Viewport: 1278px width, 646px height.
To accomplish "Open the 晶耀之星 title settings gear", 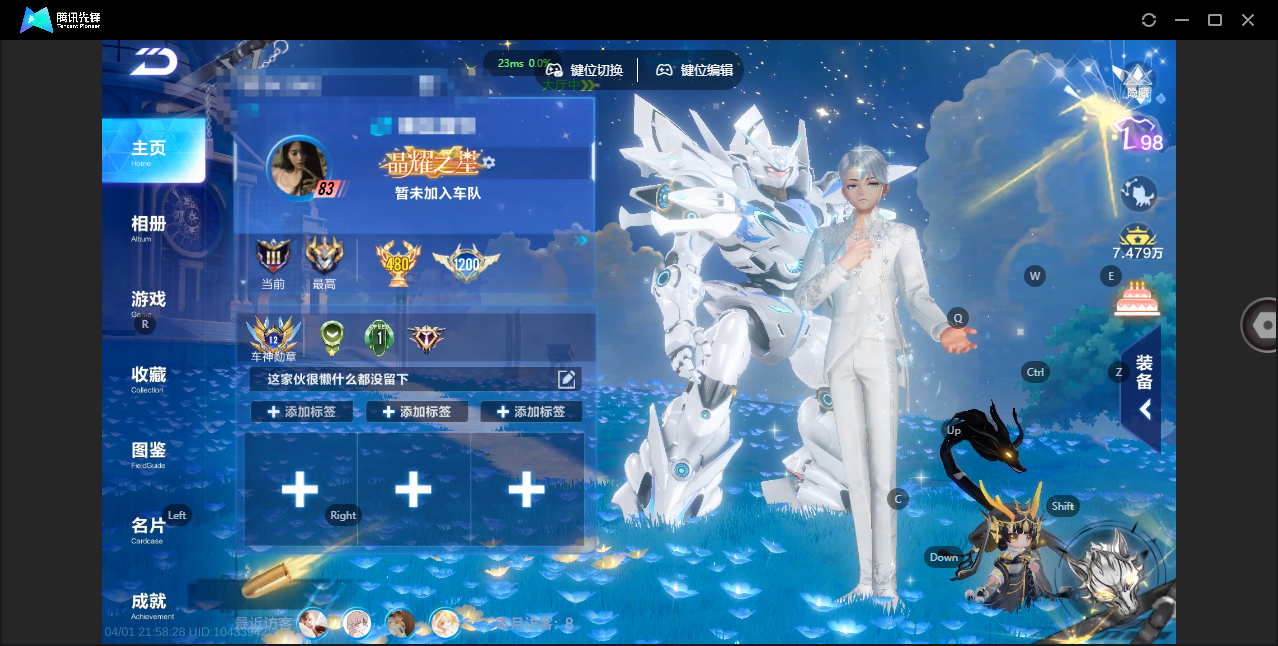I will click(x=489, y=162).
